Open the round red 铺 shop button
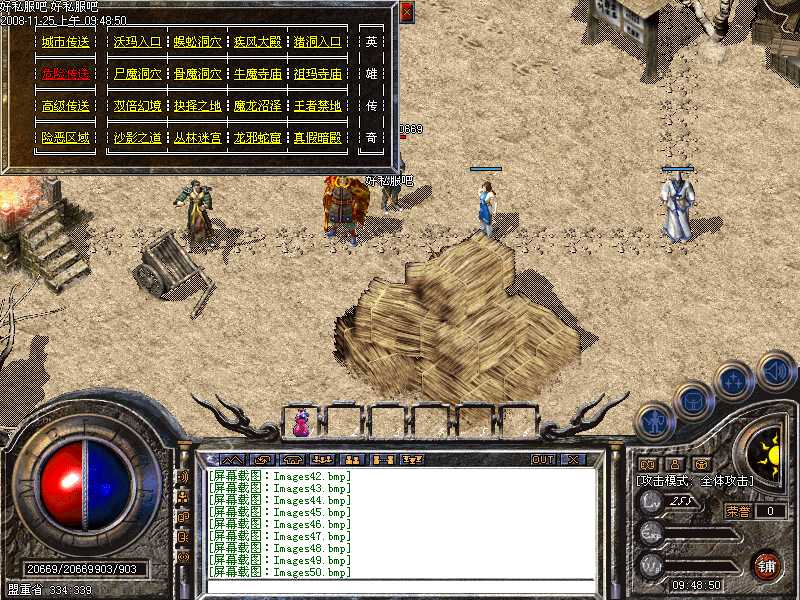Image resolution: width=800 pixels, height=600 pixels. (767, 566)
